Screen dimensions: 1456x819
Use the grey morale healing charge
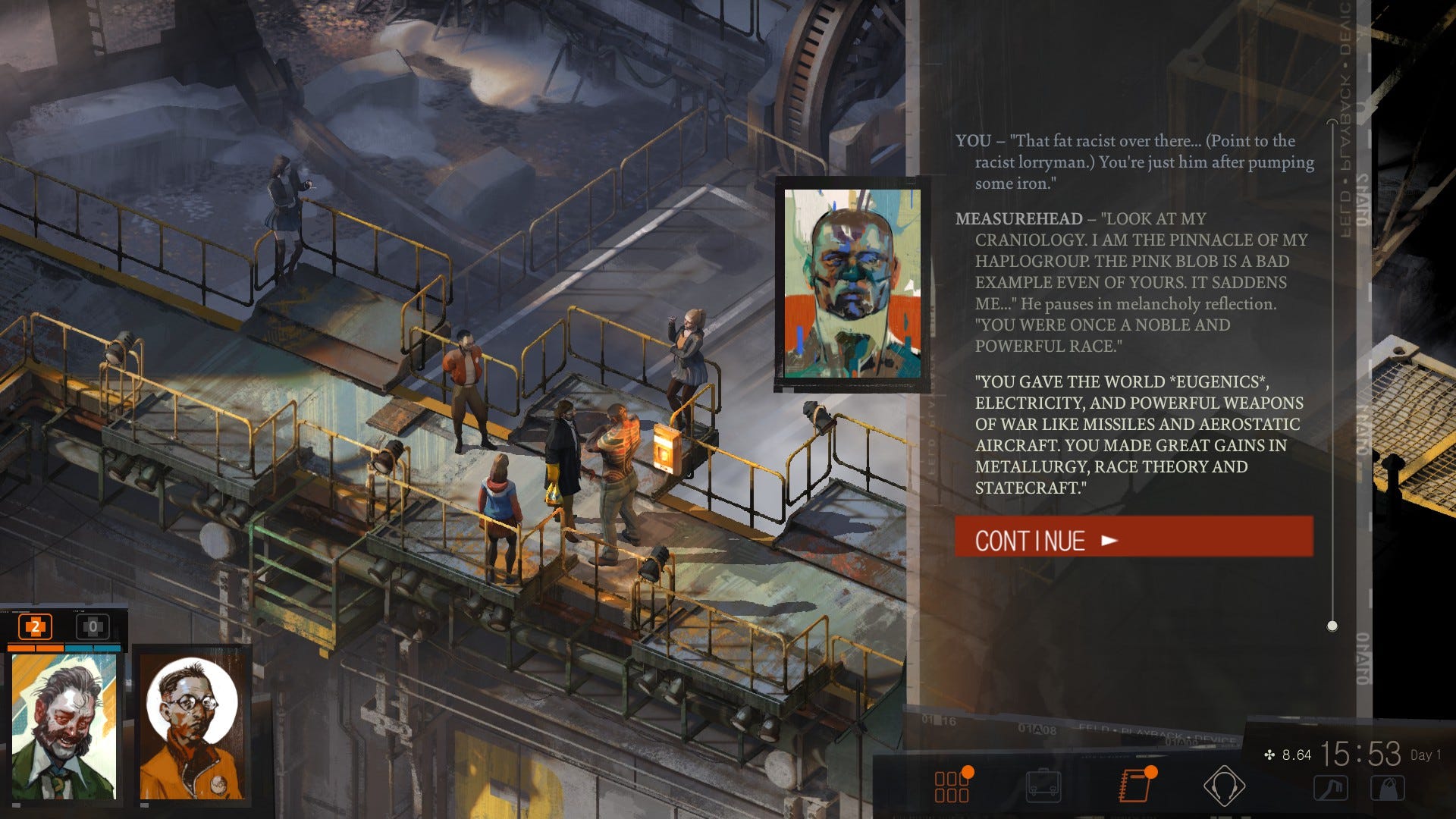tap(93, 626)
